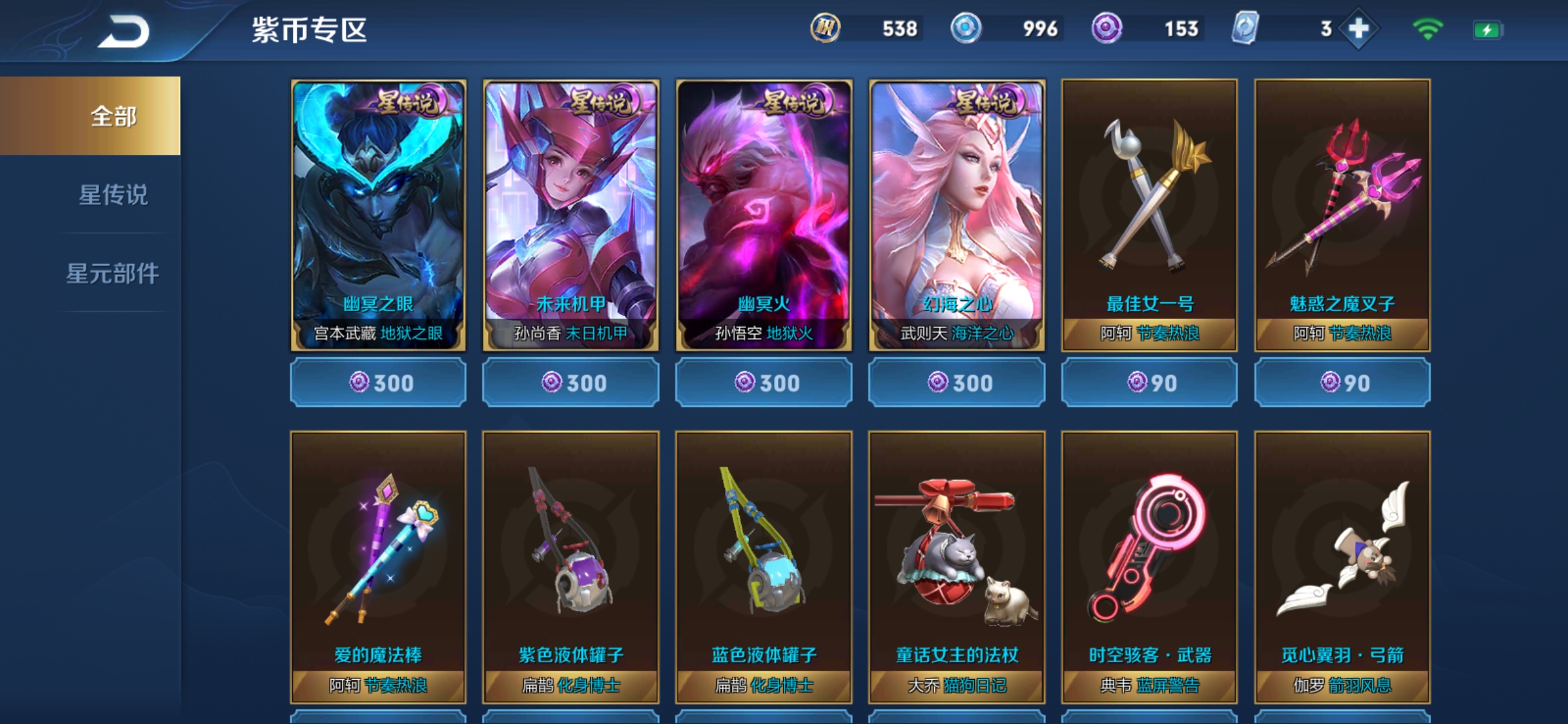This screenshot has width=1568, height=724.
Task: Select the 时空骇客·武器 item card
Action: [x=1150, y=566]
